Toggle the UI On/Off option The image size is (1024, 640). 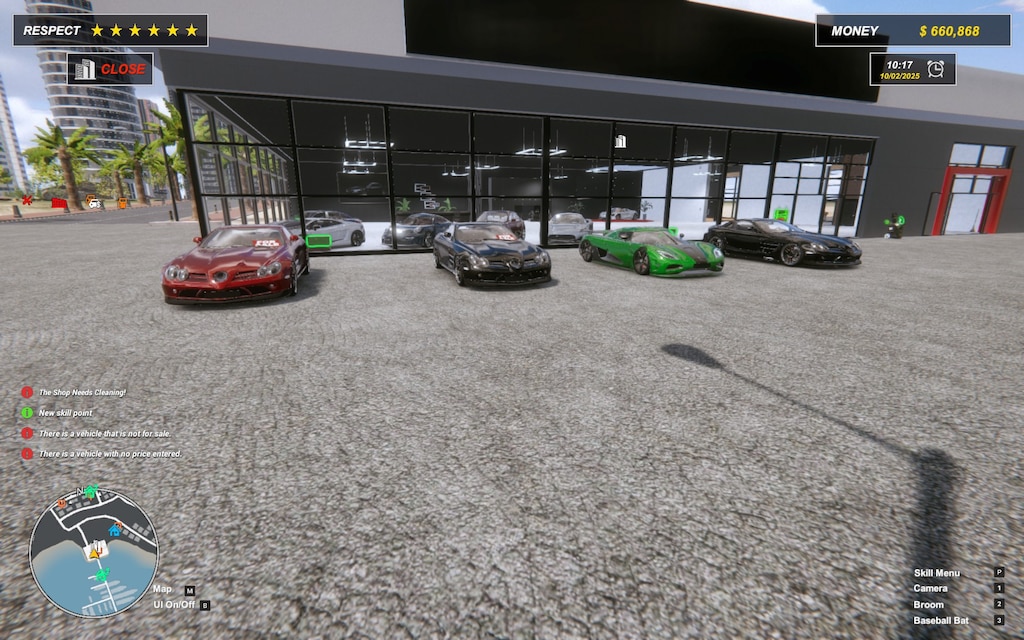coord(174,605)
